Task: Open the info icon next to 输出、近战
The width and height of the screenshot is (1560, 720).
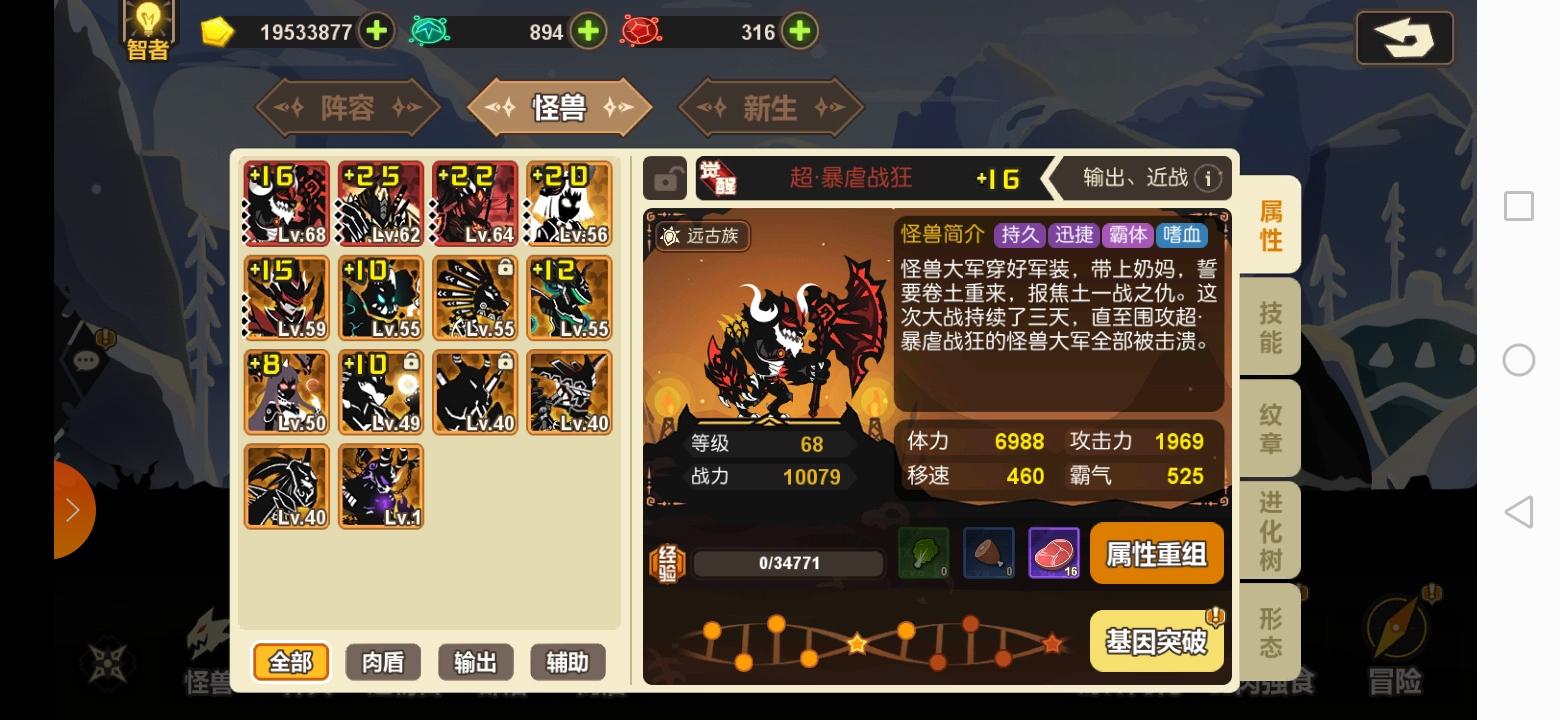Action: pos(1210,178)
